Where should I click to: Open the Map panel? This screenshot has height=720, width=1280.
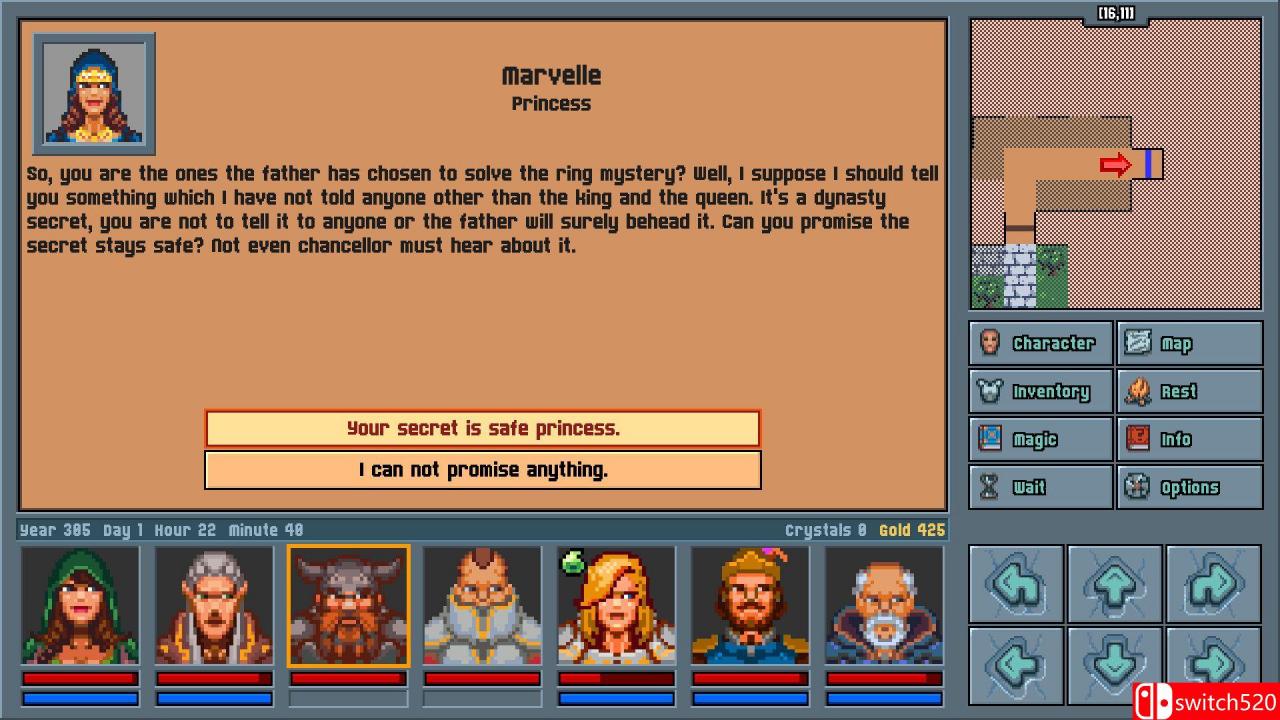point(1189,342)
